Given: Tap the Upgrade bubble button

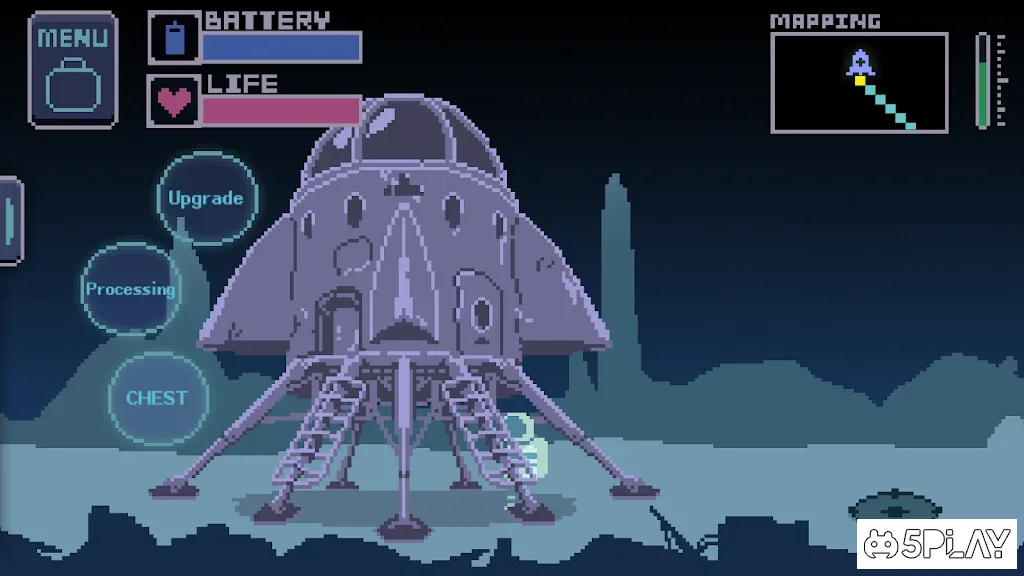Looking at the screenshot, I should pos(207,198).
